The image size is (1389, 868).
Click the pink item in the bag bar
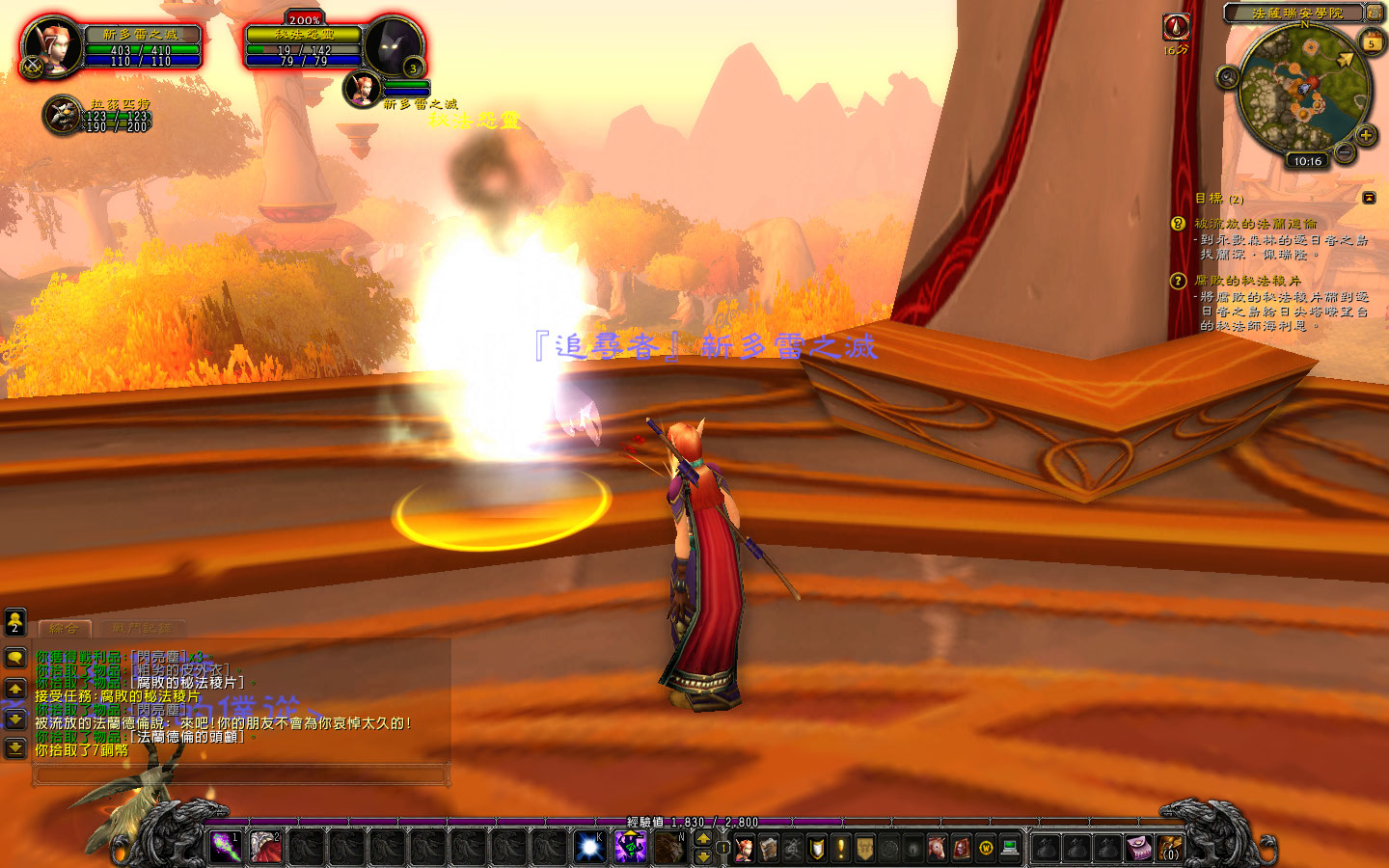tap(1136, 849)
